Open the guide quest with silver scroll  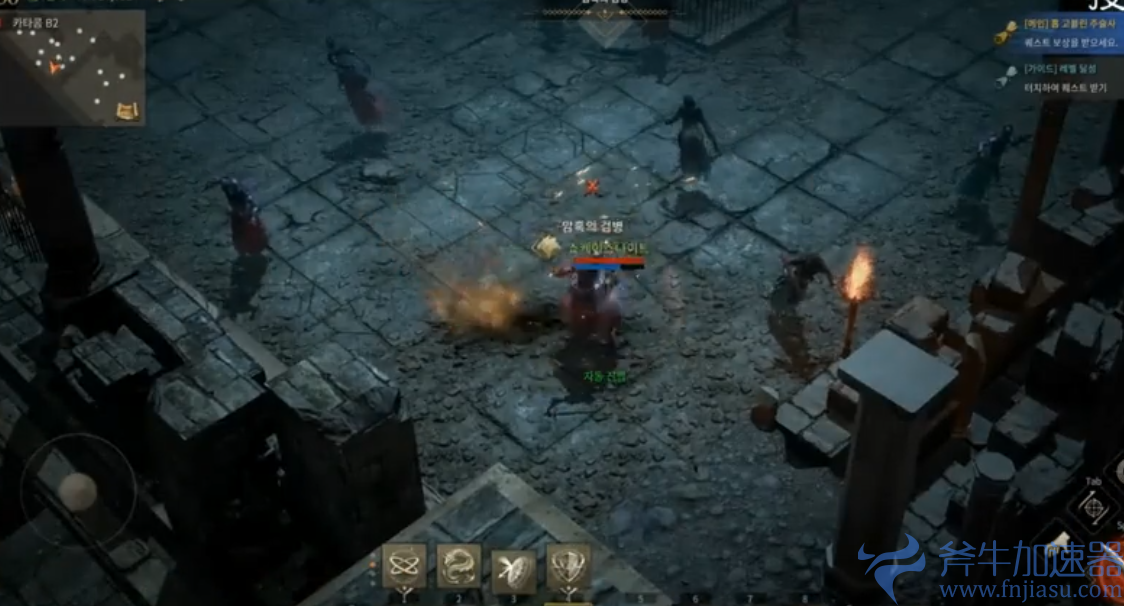[1006, 78]
